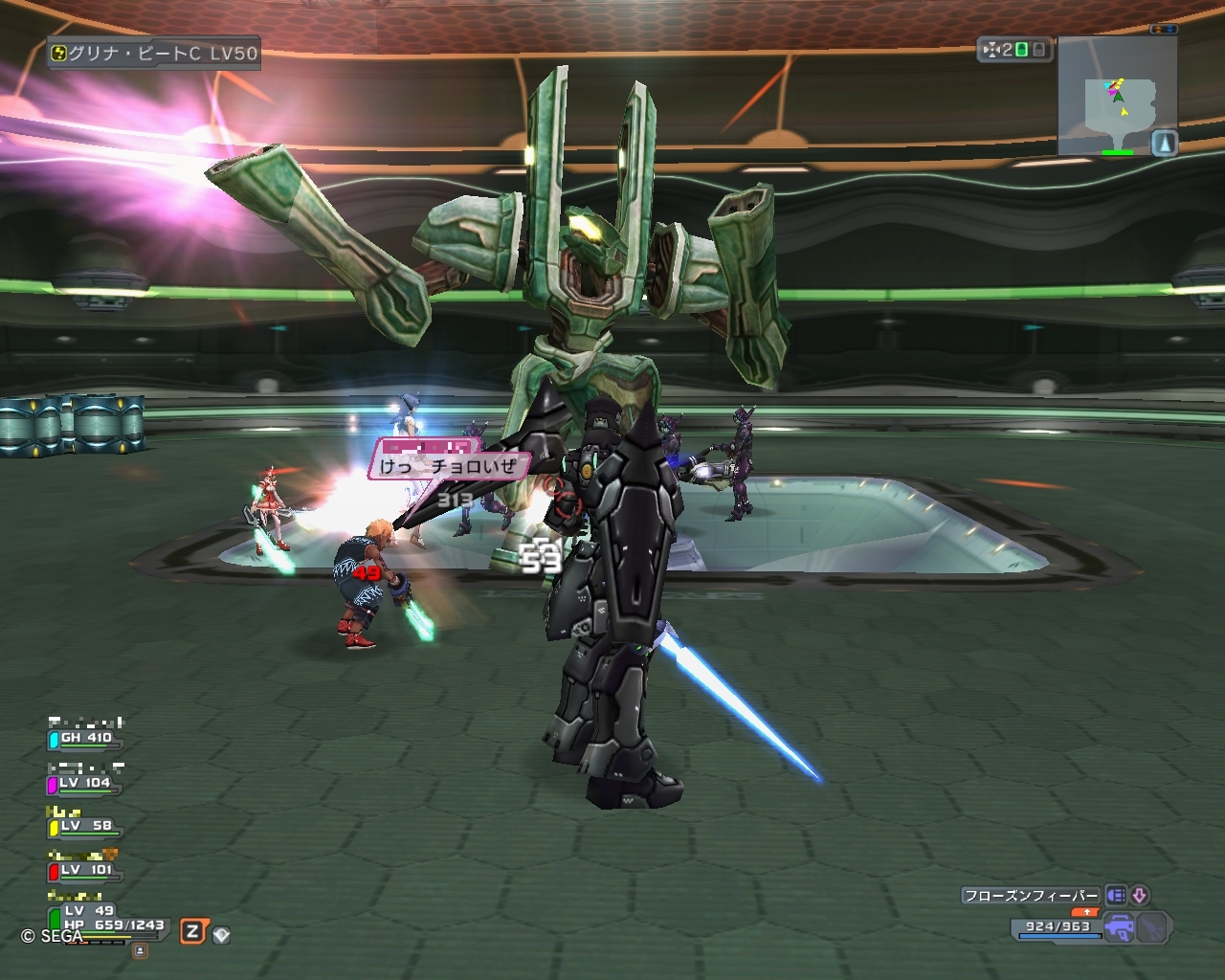Choose the LV 58 party member panel
This screenshot has height=980, width=1225.
[85, 827]
